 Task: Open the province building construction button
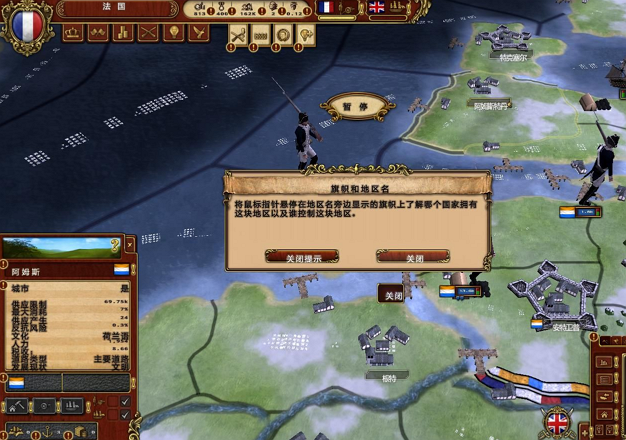coord(19,406)
